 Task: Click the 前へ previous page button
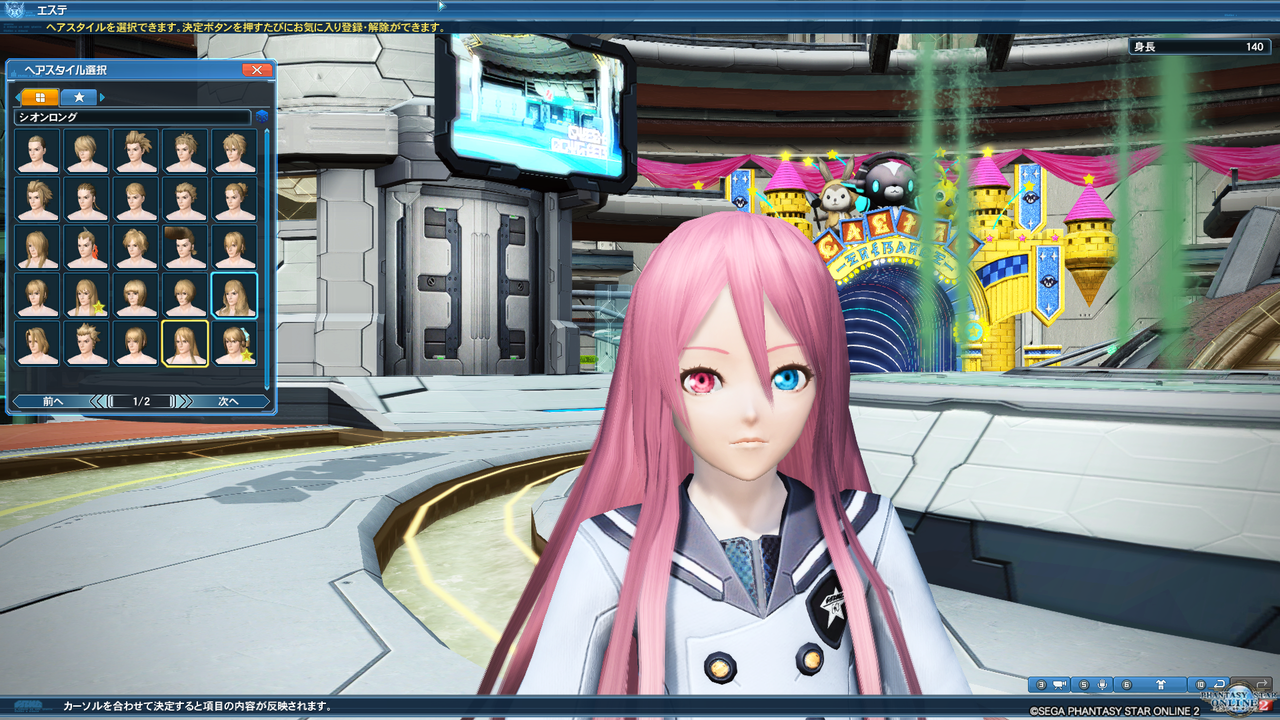pos(52,401)
